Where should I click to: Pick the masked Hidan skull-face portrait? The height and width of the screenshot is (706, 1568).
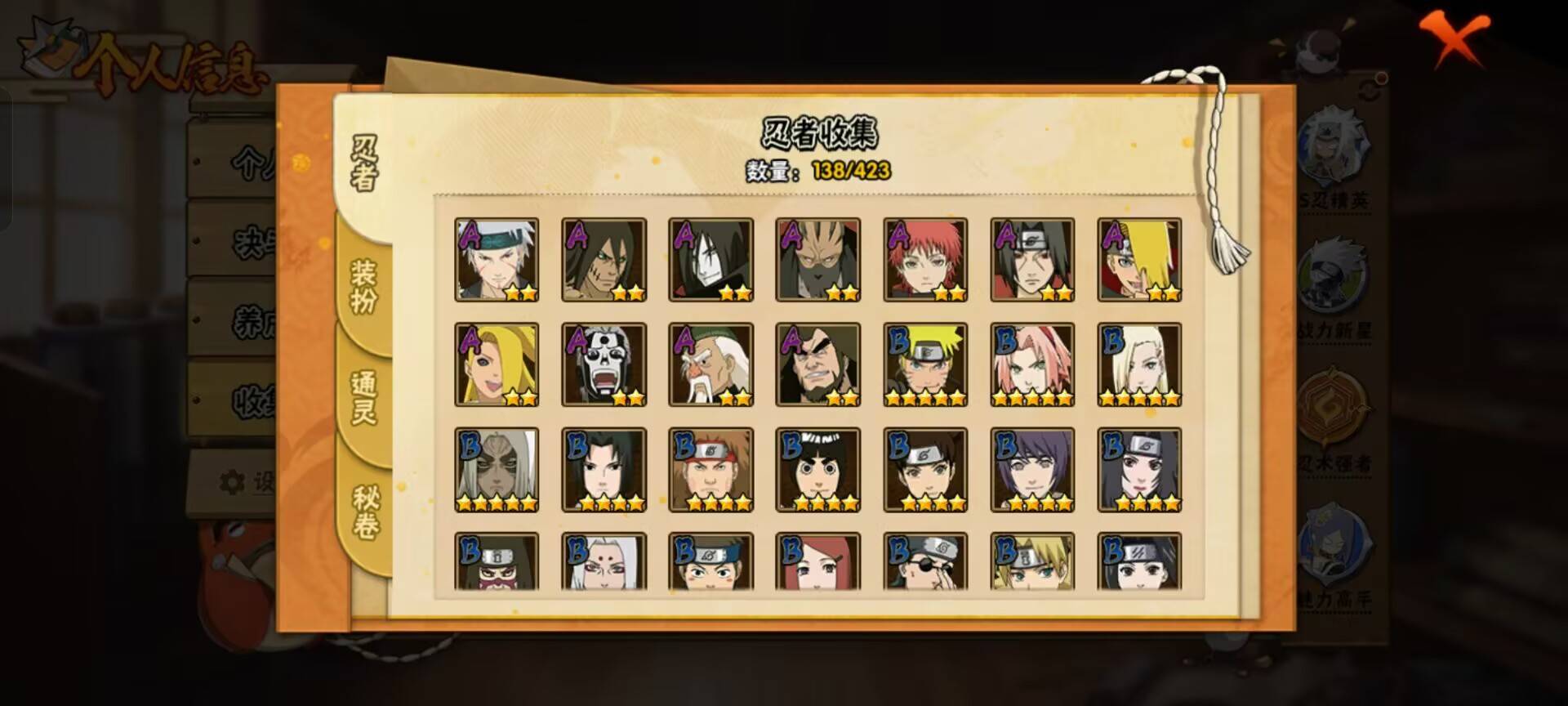[604, 364]
